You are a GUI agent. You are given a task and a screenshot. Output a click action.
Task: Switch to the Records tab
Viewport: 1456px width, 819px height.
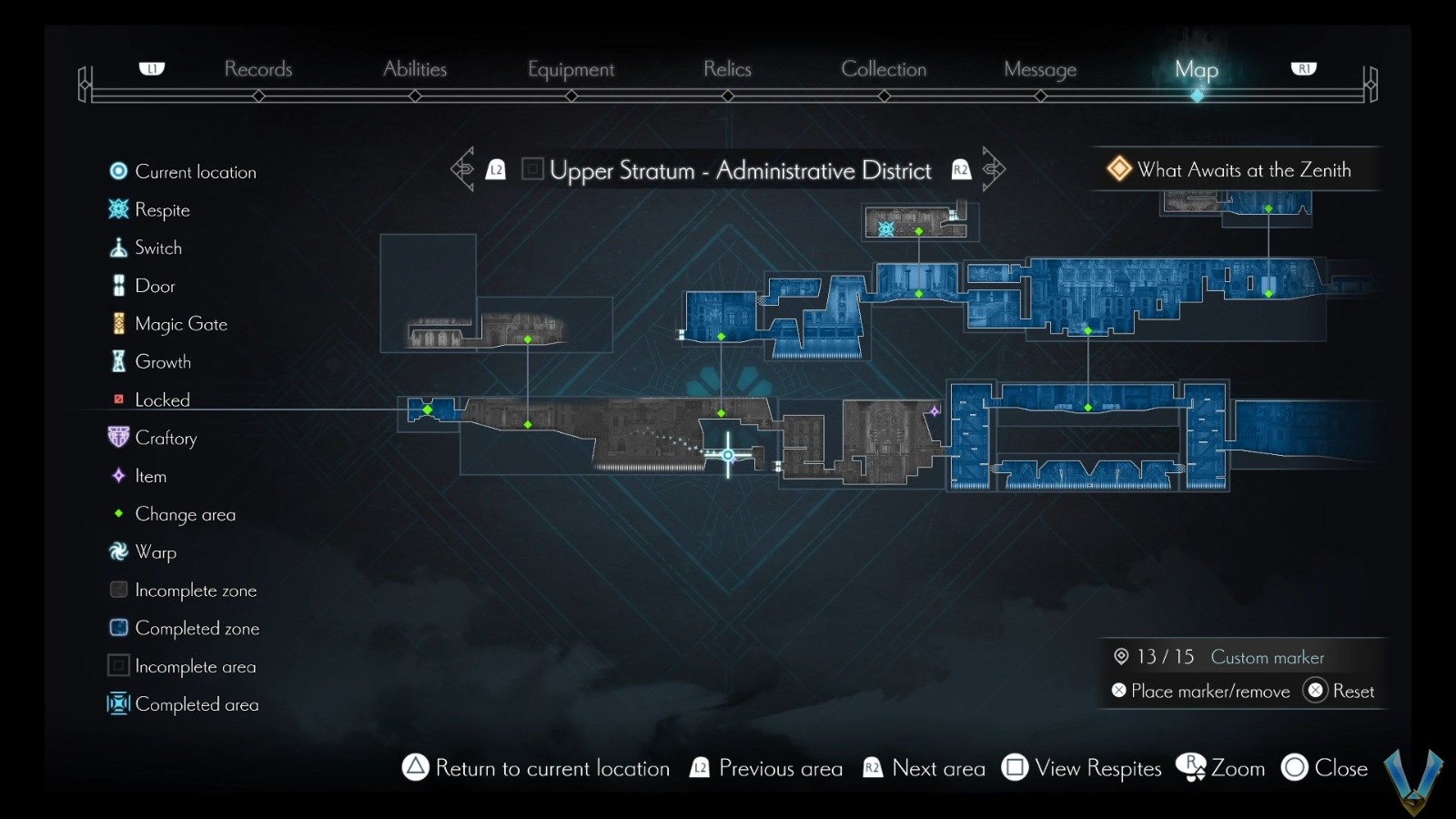[258, 68]
